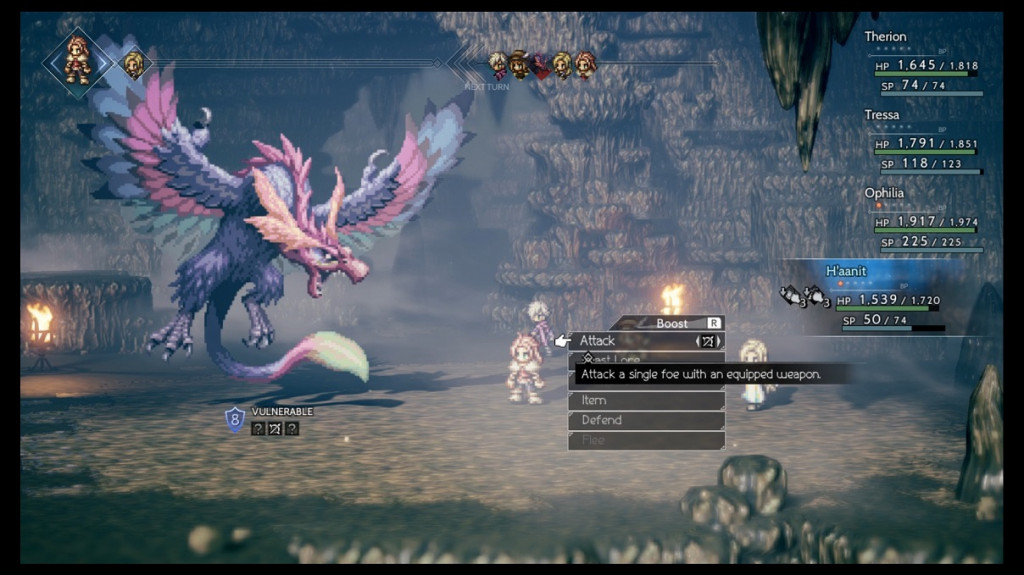
Task: Click the enemy's shield points icon
Action: pos(235,418)
